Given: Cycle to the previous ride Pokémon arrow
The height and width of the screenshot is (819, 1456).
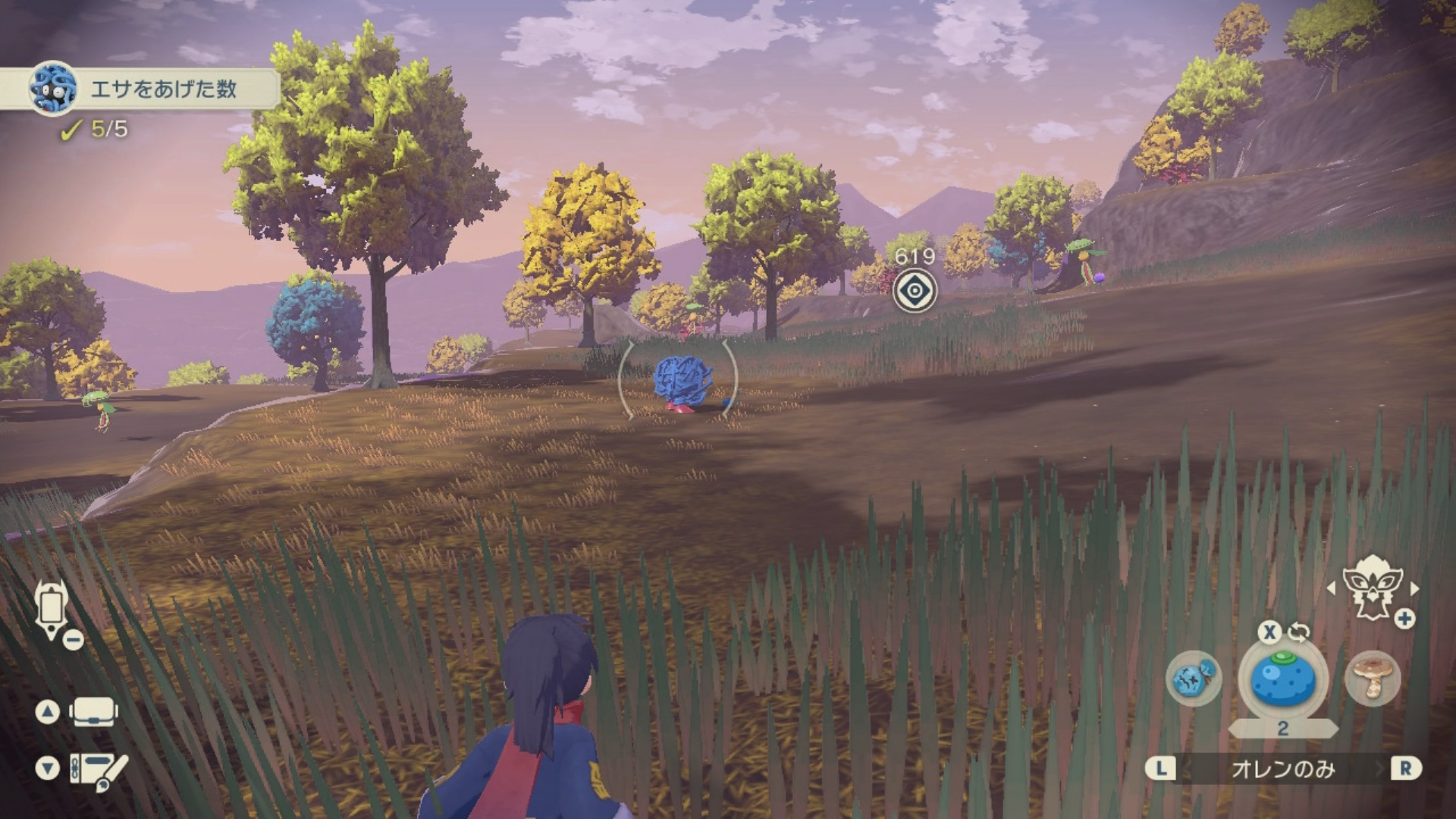Looking at the screenshot, I should click(x=1331, y=588).
